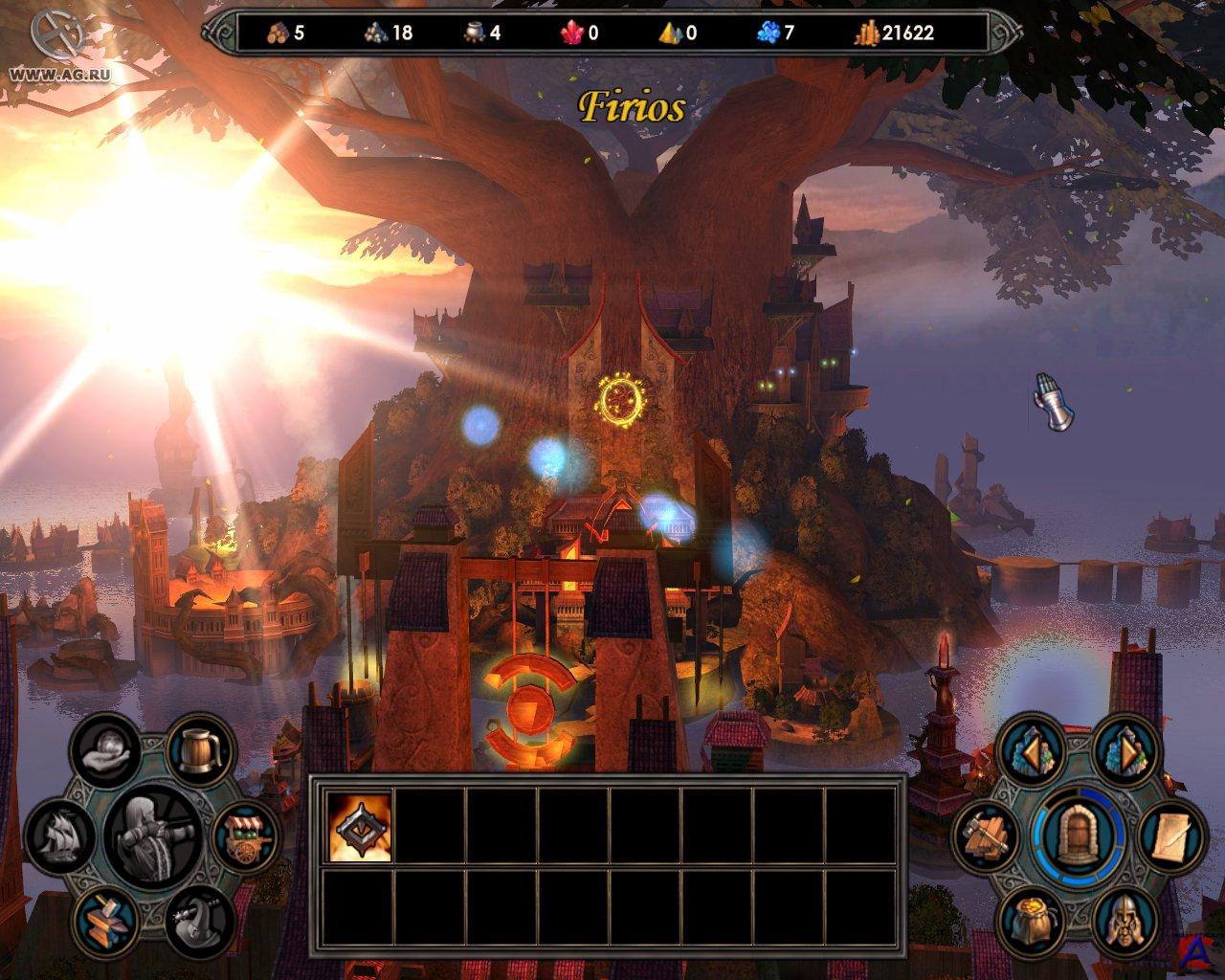Open the build structures hammer and planks icon
Screen dimensions: 1225x980
tap(984, 835)
